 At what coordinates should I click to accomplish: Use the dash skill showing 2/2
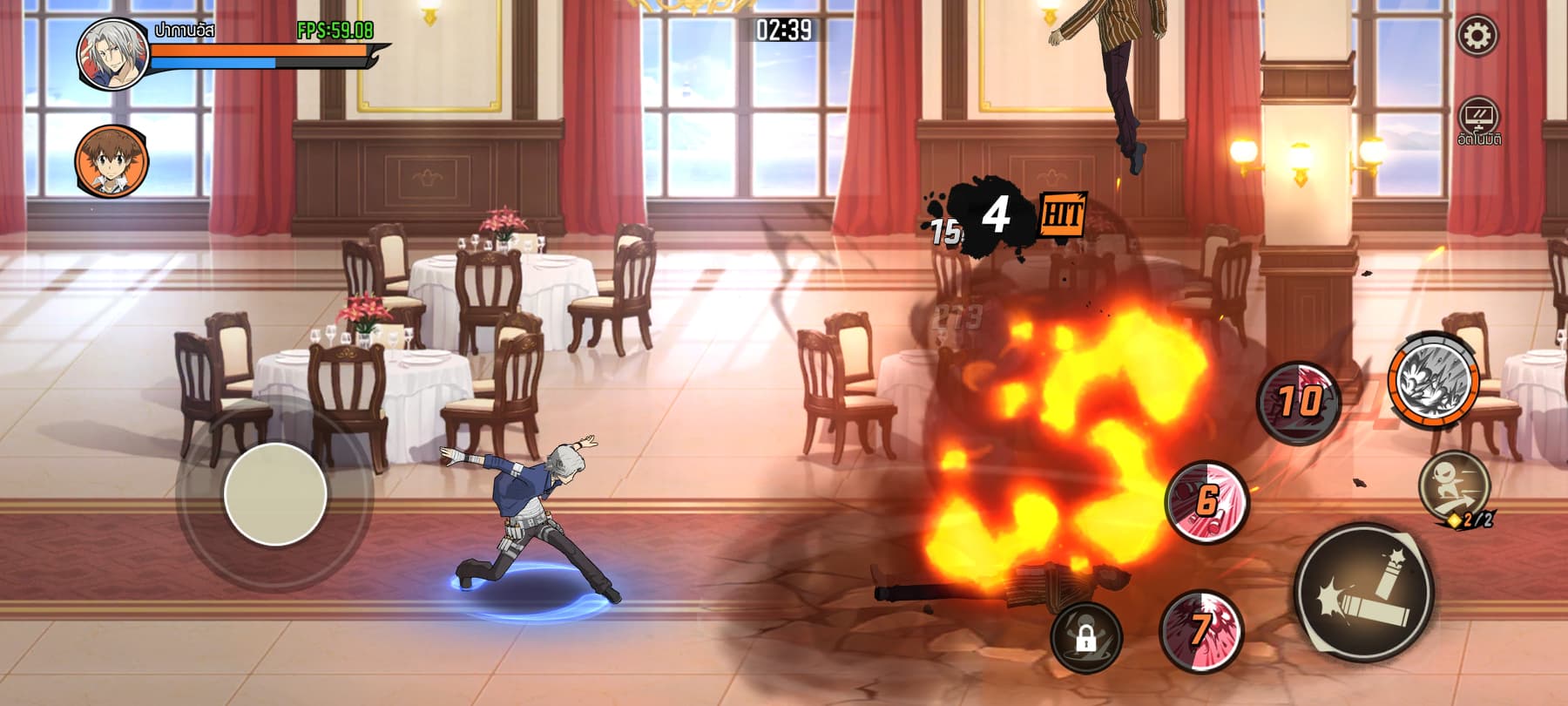tap(1454, 486)
